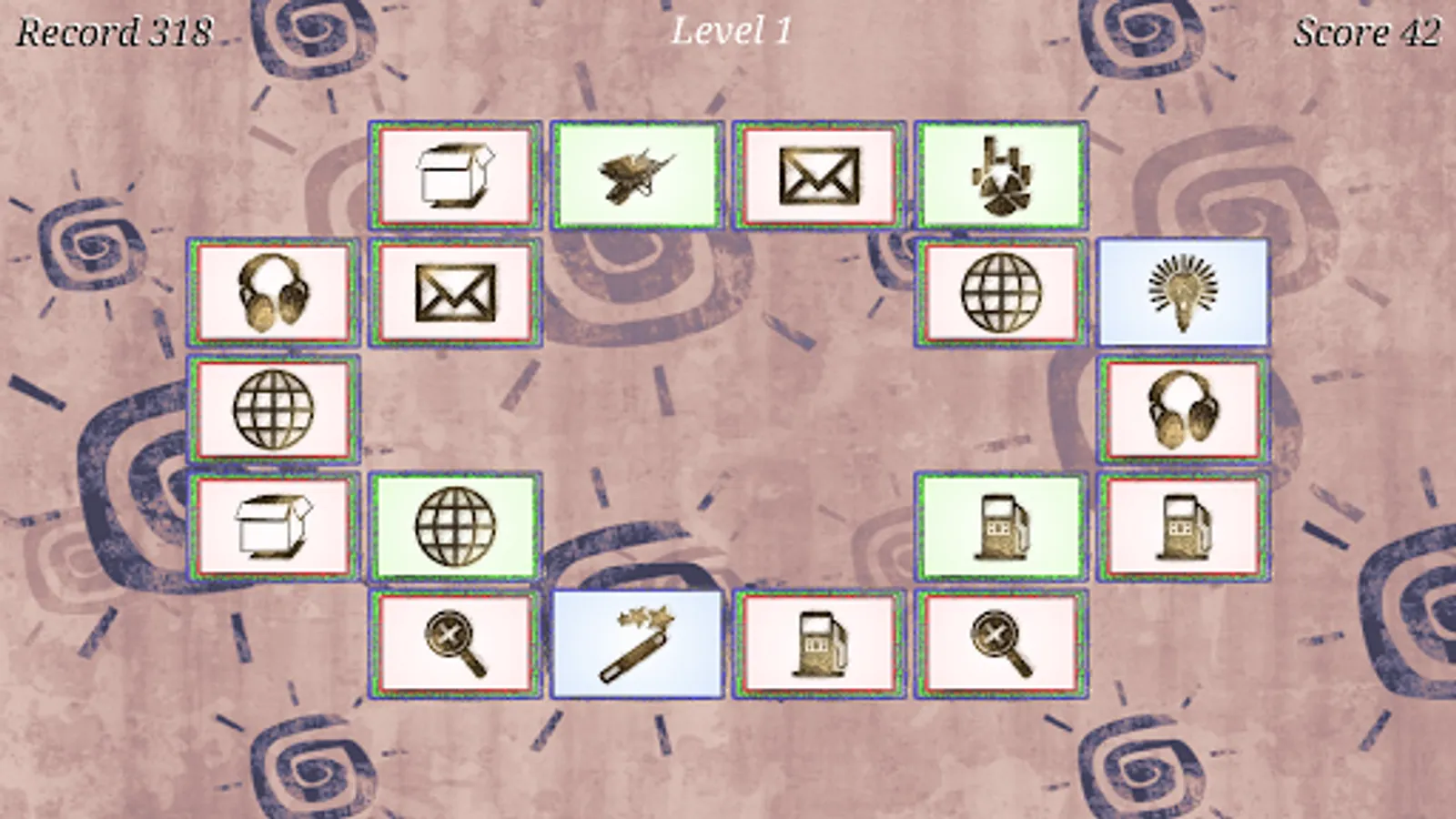Click the zoom-out magnifier tile in bottom row
The height and width of the screenshot is (819, 1456).
point(455,645)
